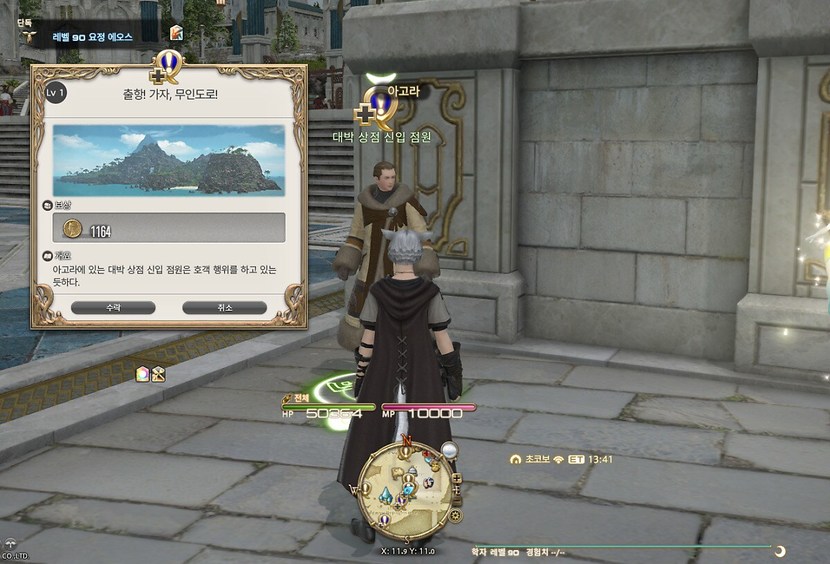
Task: Click the weather orb above the minimap
Action: pos(449,451)
